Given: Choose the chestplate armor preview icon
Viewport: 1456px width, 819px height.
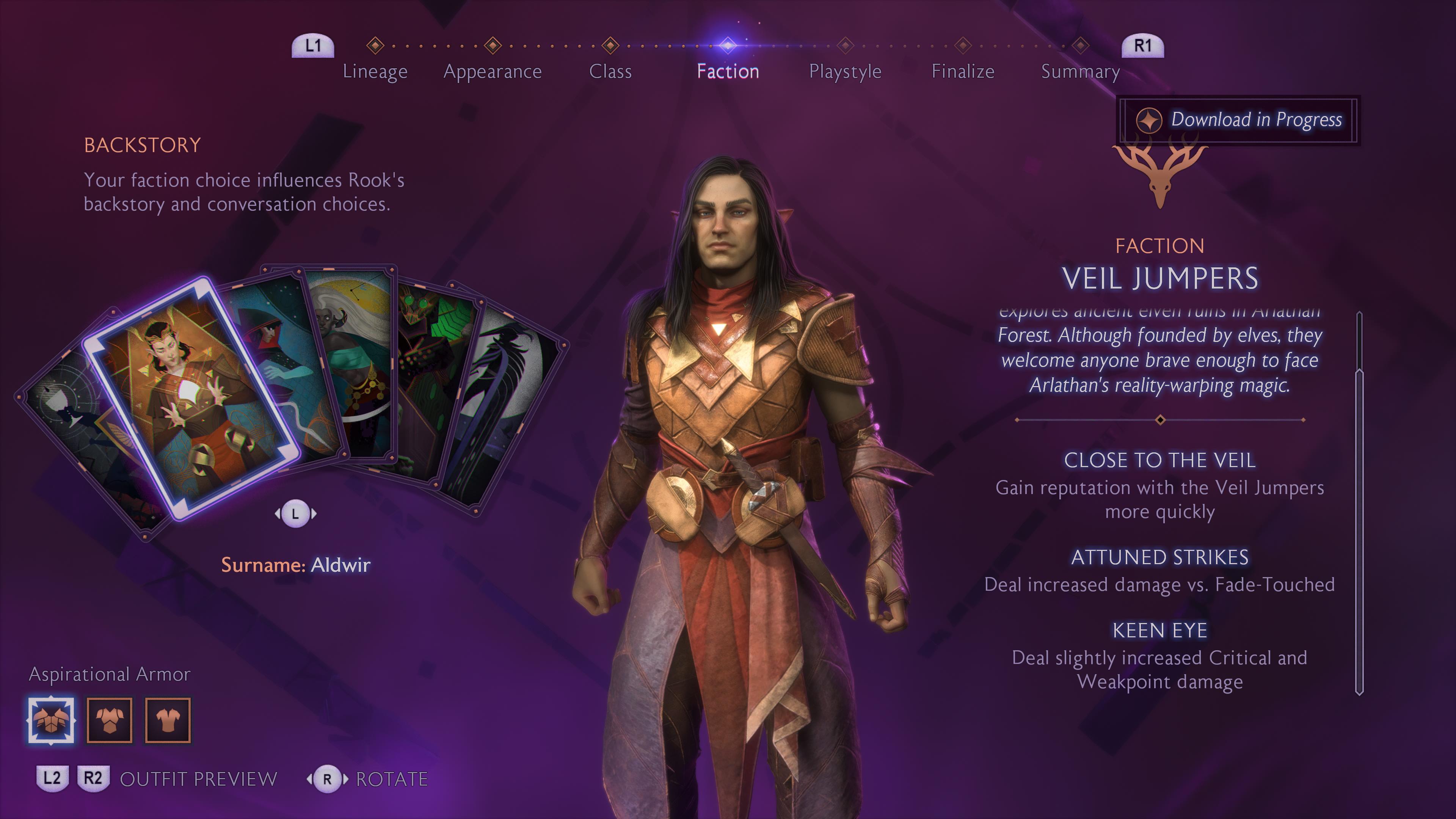Looking at the screenshot, I should (110, 720).
